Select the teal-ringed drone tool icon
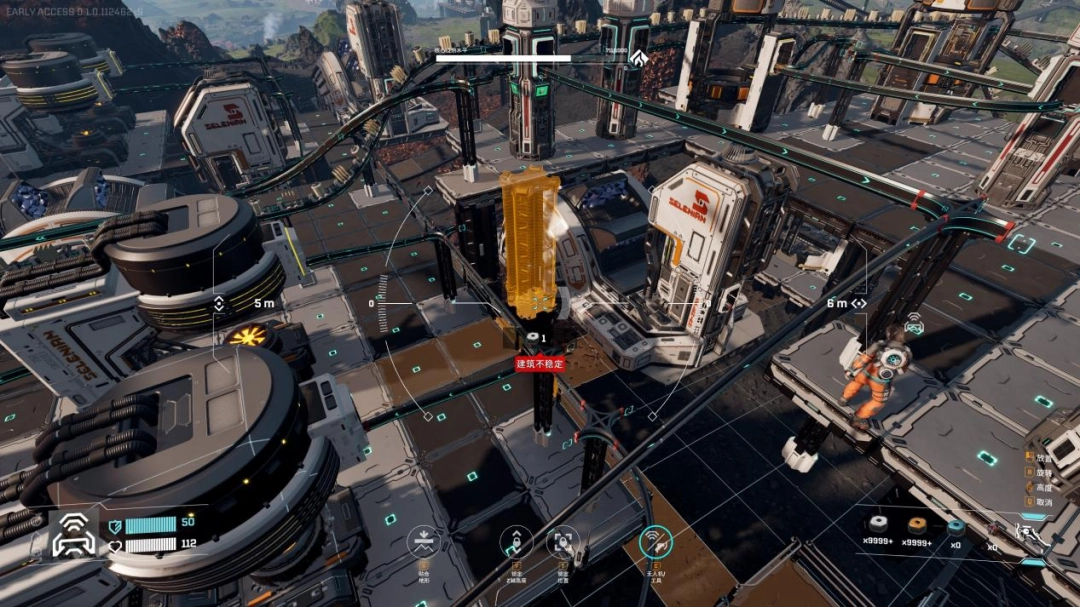This screenshot has width=1080, height=607. (x=655, y=542)
